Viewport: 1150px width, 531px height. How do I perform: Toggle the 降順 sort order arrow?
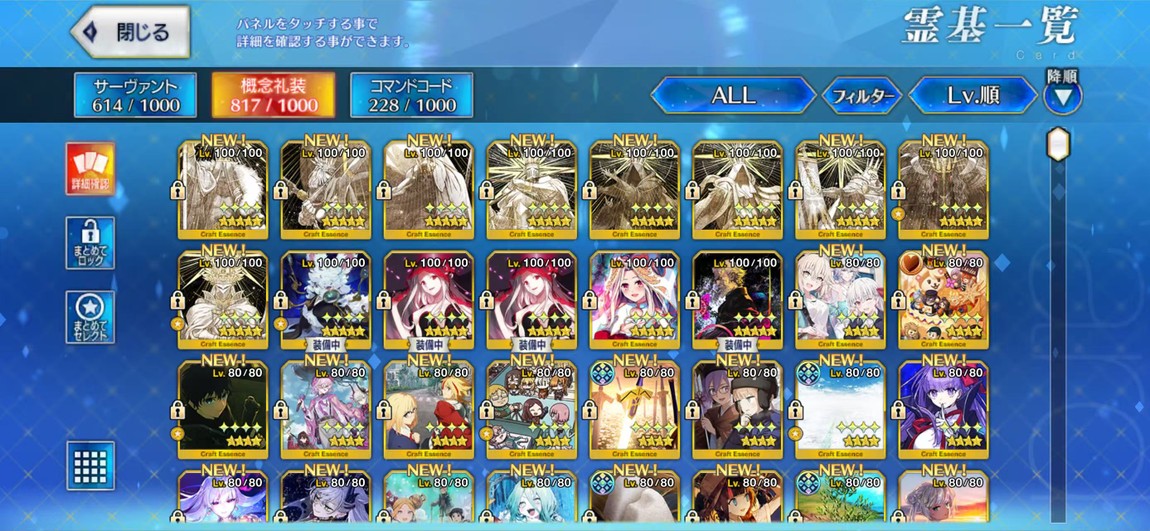click(x=1062, y=97)
